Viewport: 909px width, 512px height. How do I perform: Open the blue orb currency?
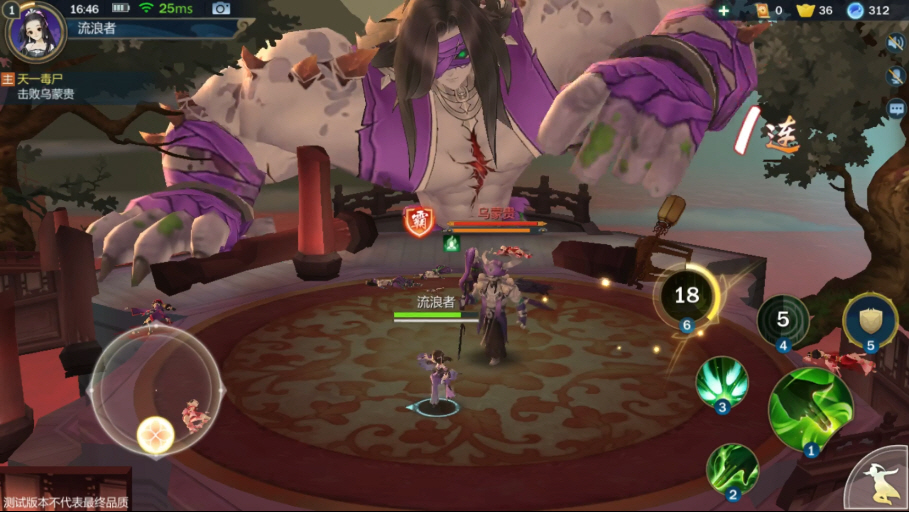click(x=856, y=10)
